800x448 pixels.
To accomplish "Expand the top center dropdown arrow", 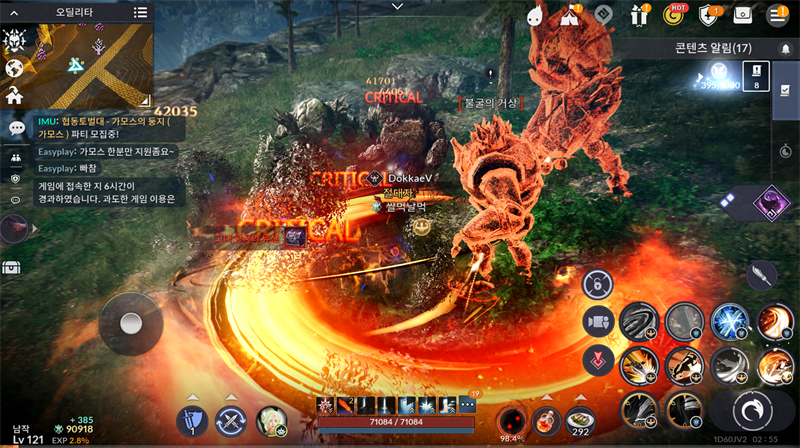I will coord(398,6).
